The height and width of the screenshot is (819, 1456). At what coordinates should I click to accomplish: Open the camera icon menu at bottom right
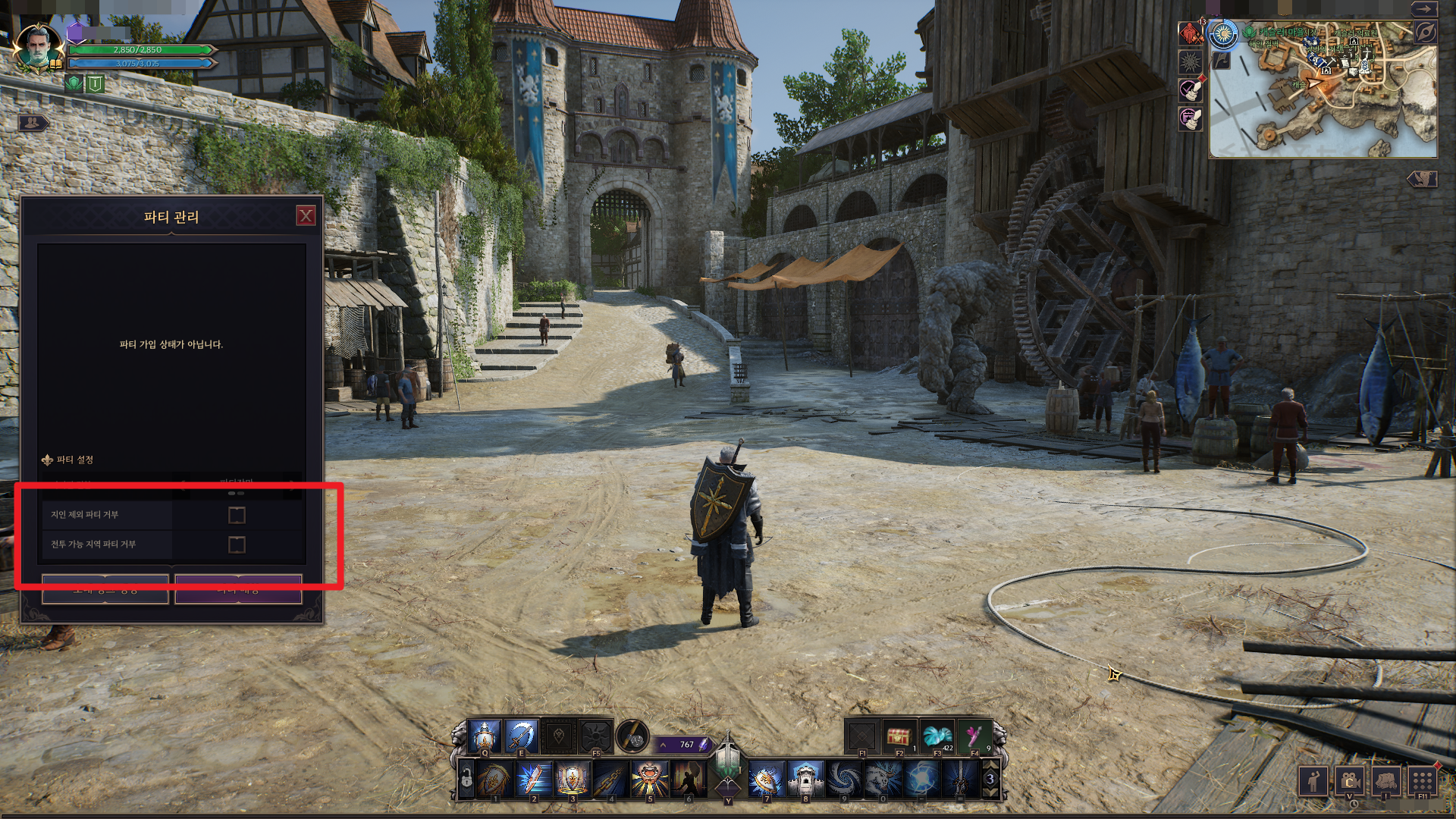pos(1349,780)
